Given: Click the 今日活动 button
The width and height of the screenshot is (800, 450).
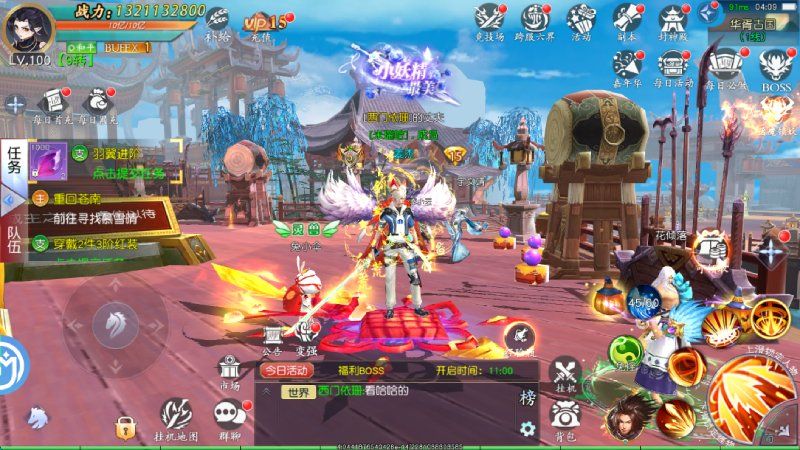Looking at the screenshot, I should tap(287, 370).
